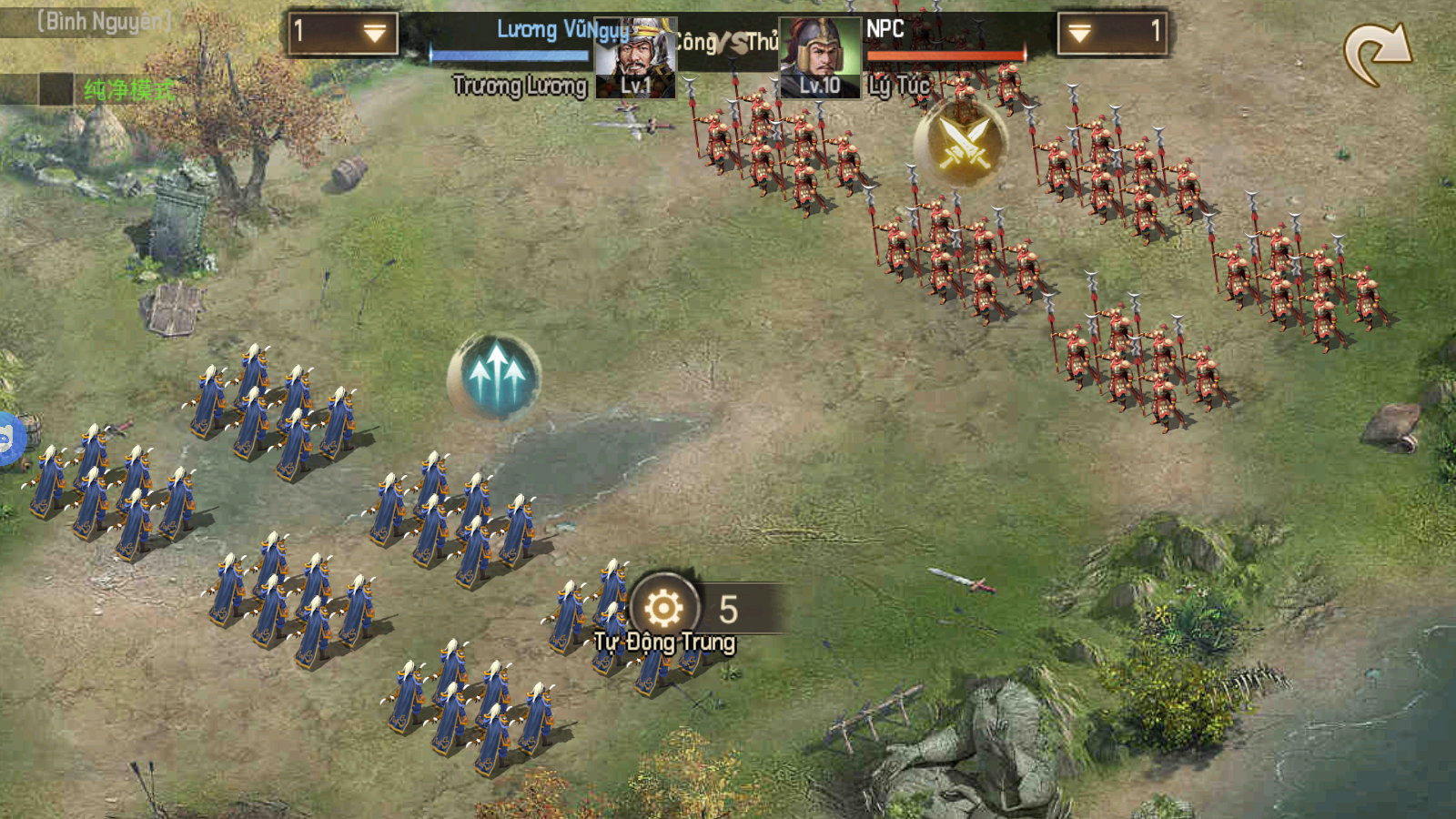The width and height of the screenshot is (1456, 819).
Task: Activate the crossed swords attack skill
Action: [x=961, y=143]
